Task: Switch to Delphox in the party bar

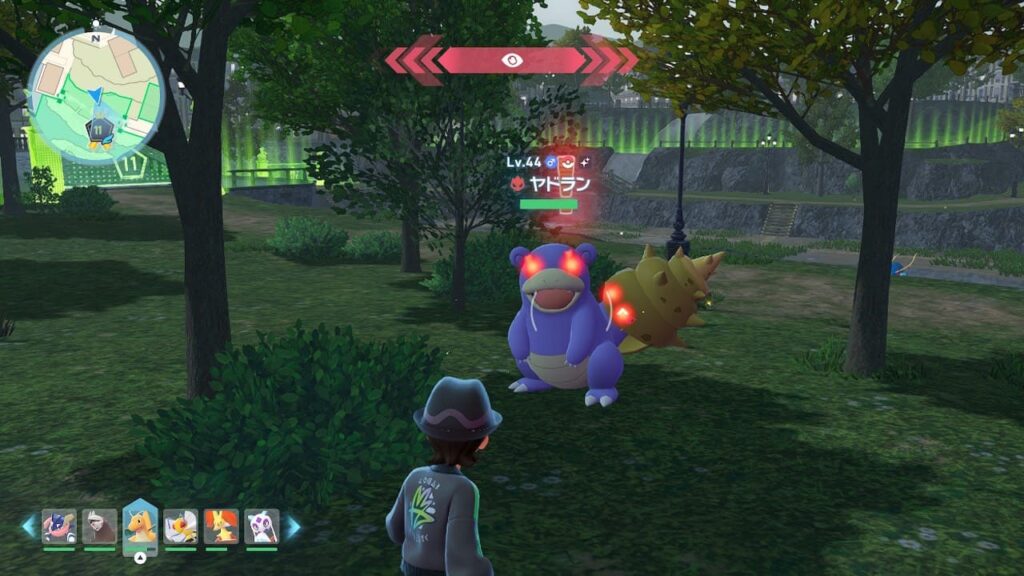Action: (x=221, y=526)
